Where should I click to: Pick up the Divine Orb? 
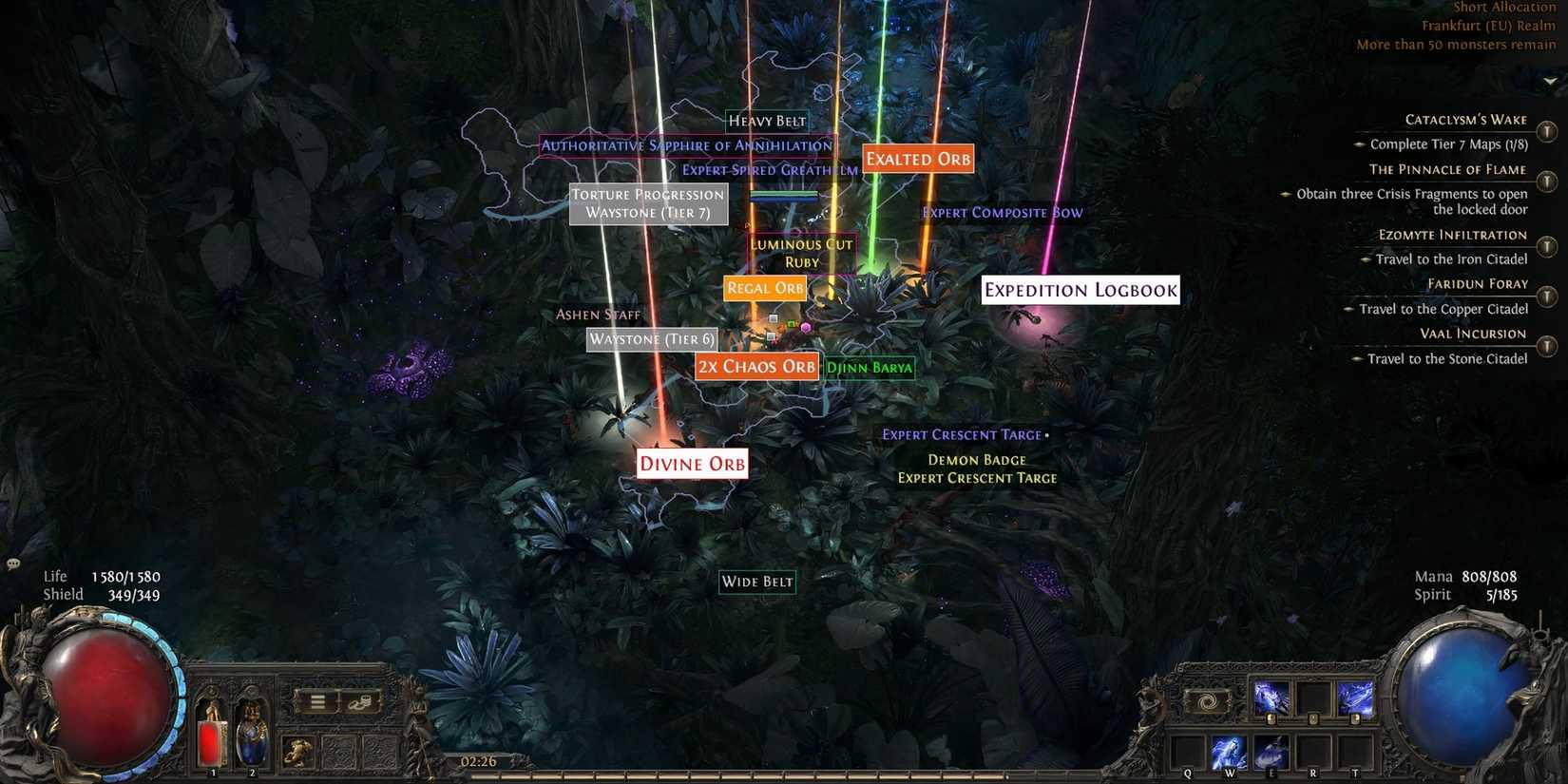(691, 464)
